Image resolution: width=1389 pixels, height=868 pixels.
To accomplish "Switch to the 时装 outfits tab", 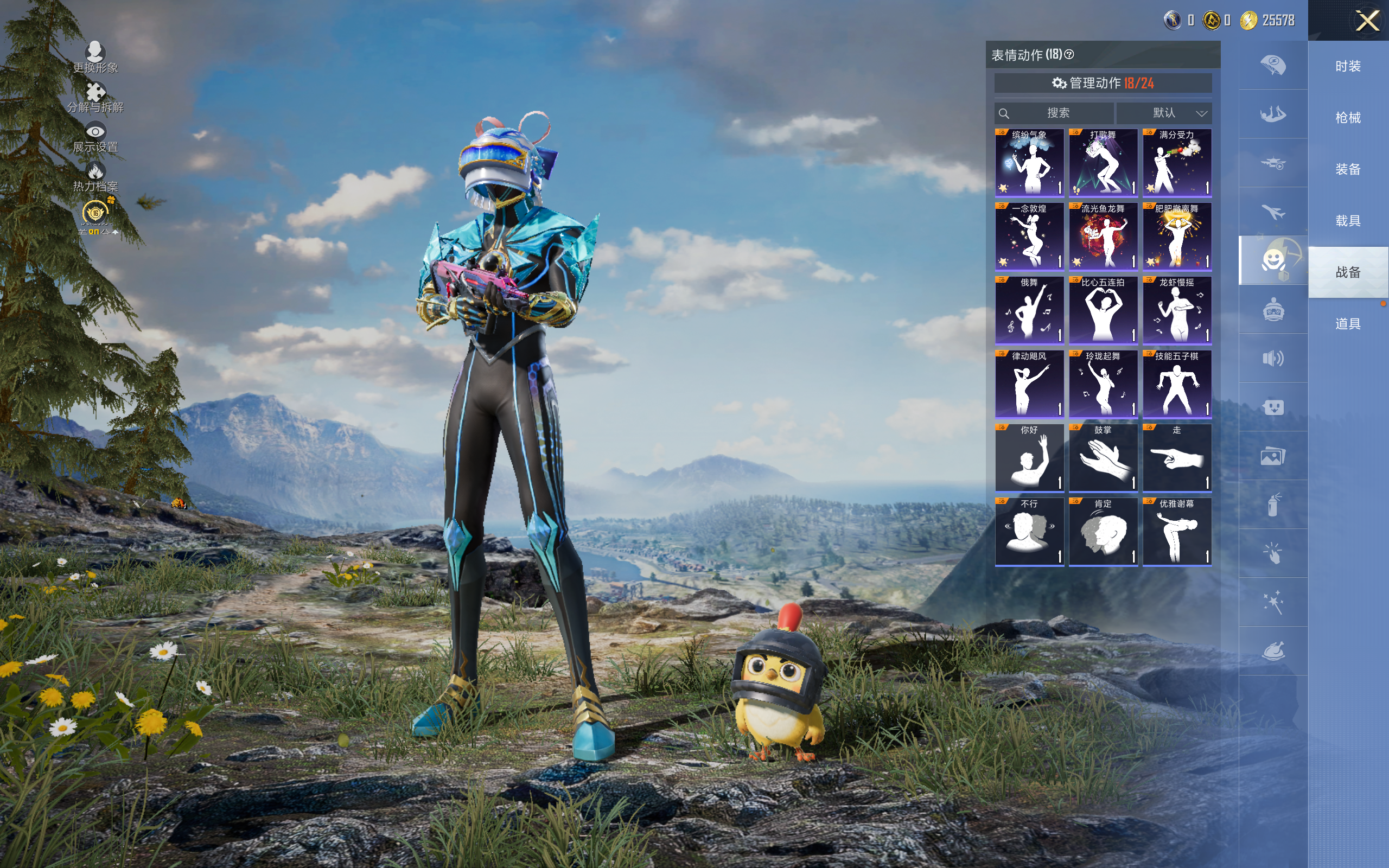I will point(1348,67).
